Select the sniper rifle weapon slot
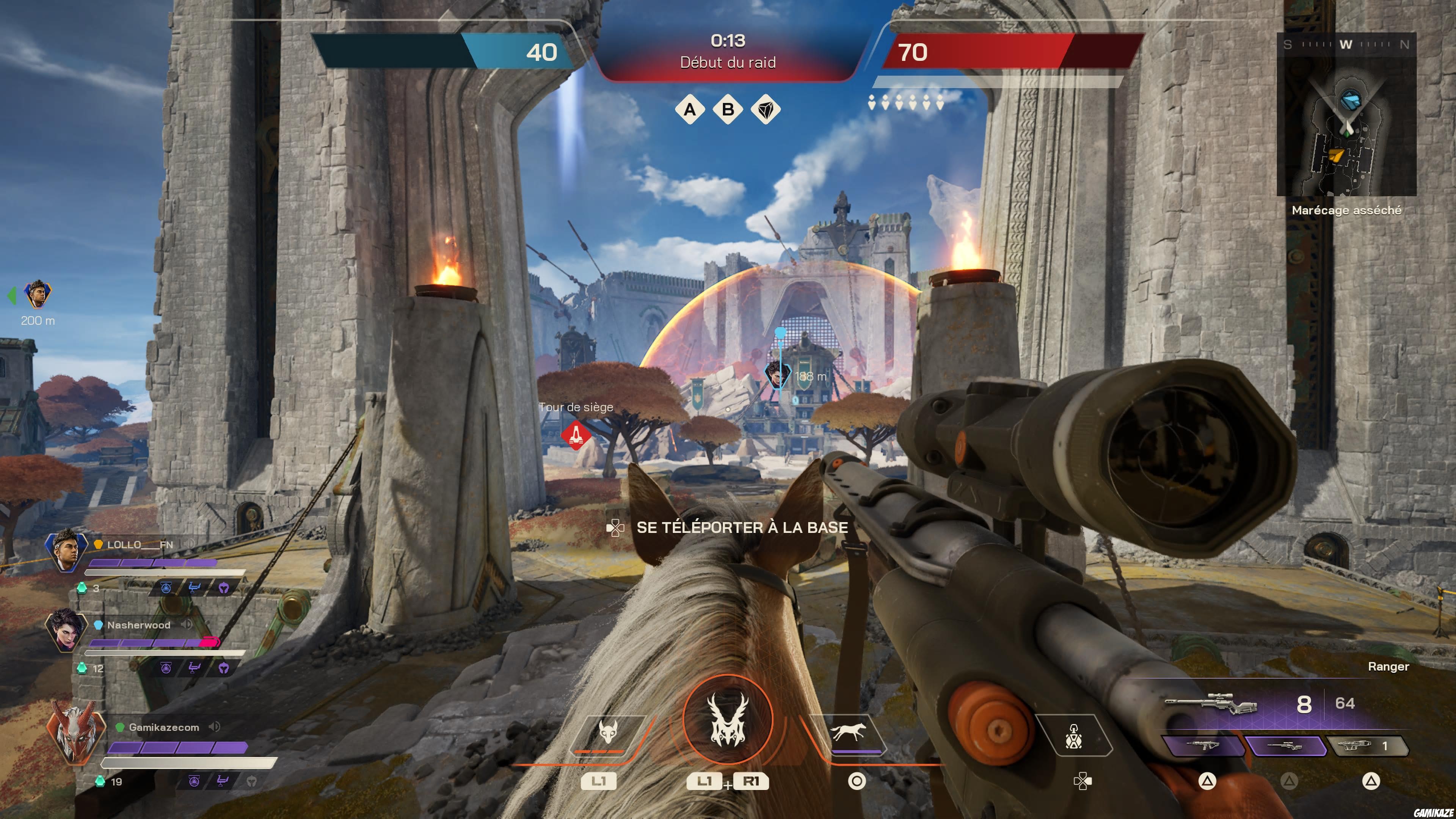This screenshot has height=819, width=1456. coord(1286,746)
